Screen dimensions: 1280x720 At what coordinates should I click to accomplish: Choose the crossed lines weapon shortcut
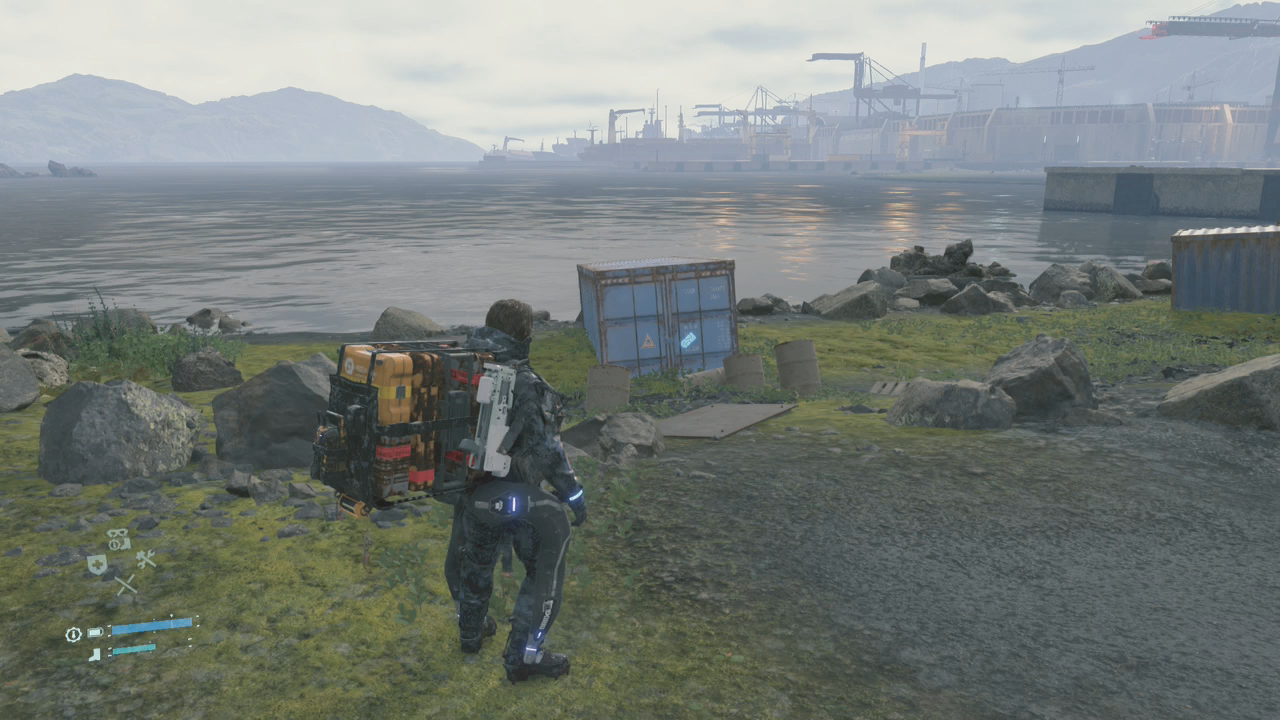tap(125, 585)
